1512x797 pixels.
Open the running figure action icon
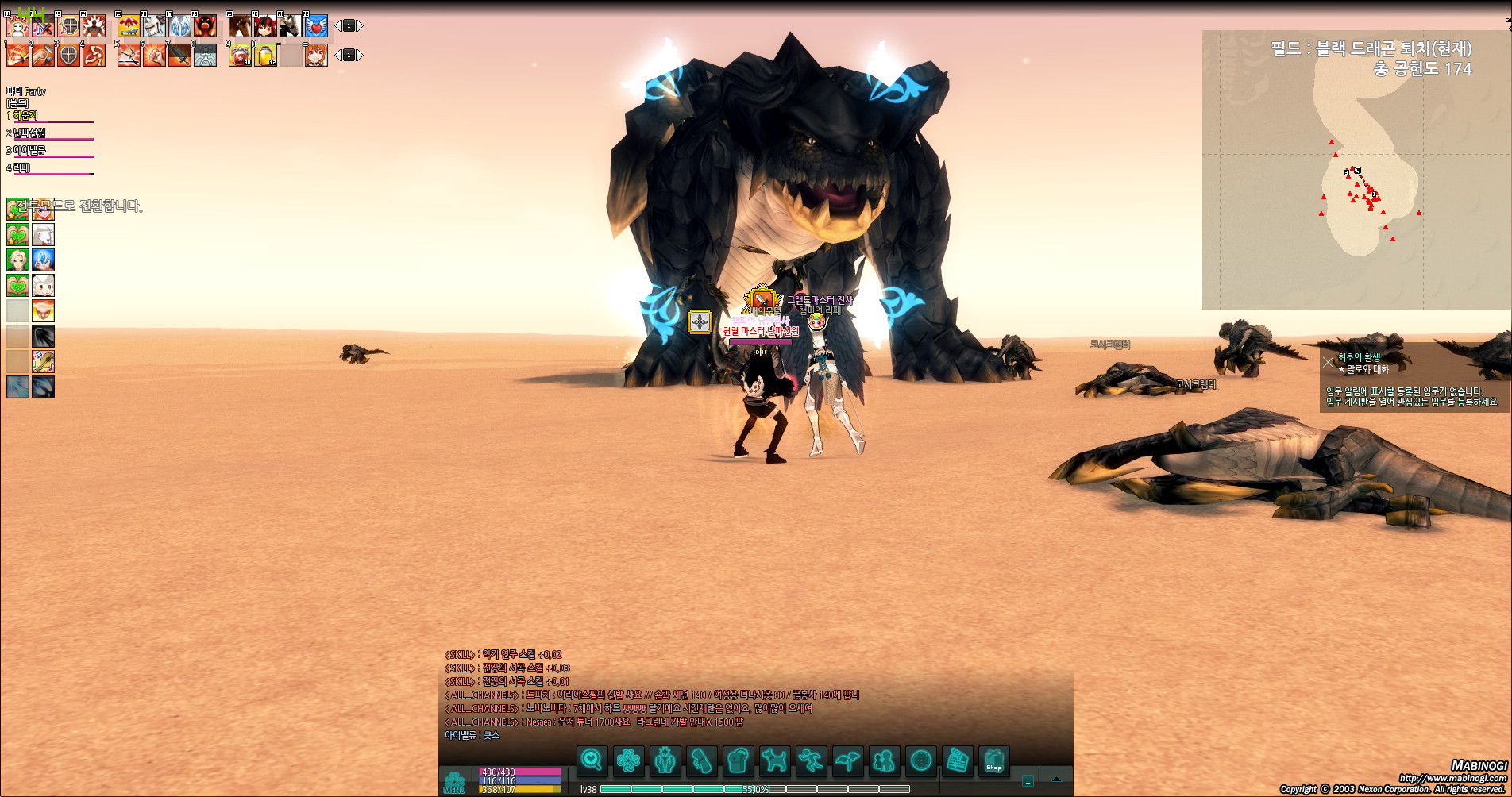coord(811,760)
